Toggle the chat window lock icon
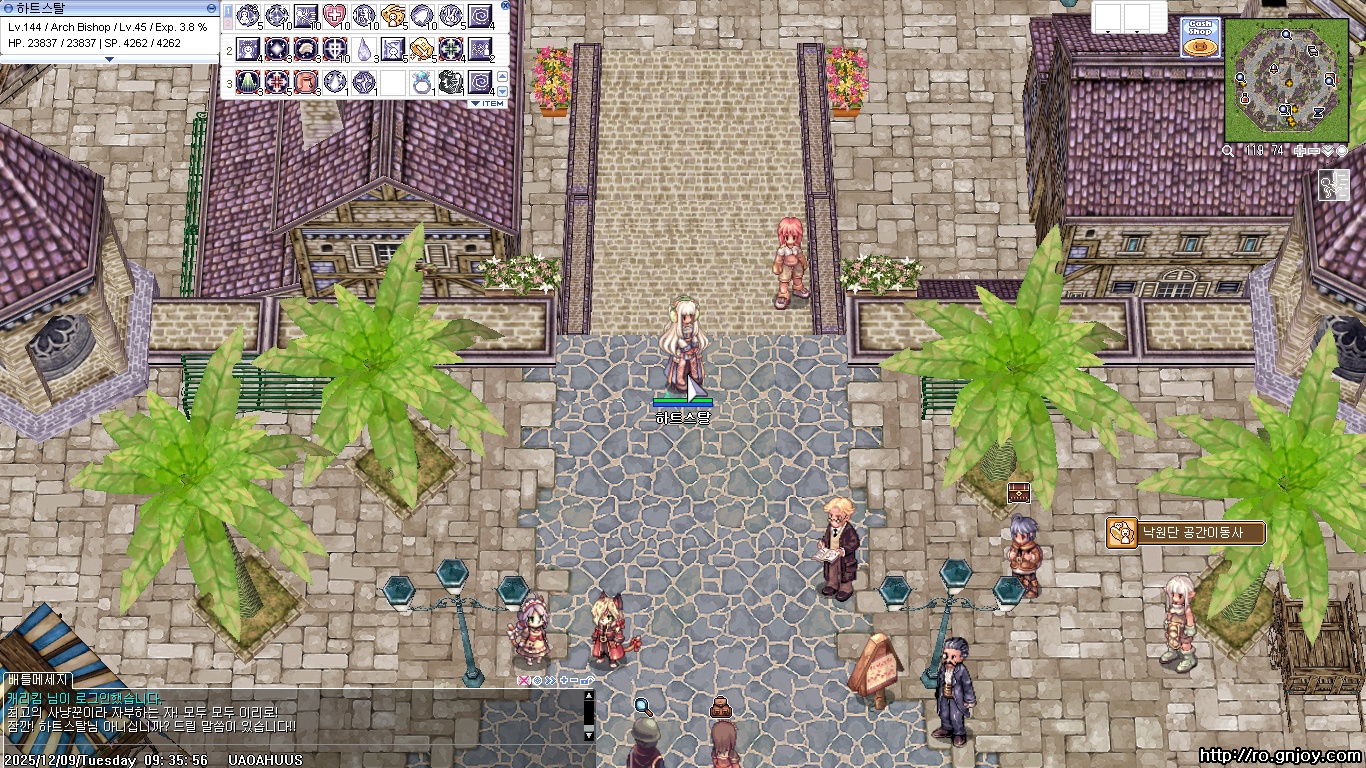The width and height of the screenshot is (1366, 768). pos(587,680)
